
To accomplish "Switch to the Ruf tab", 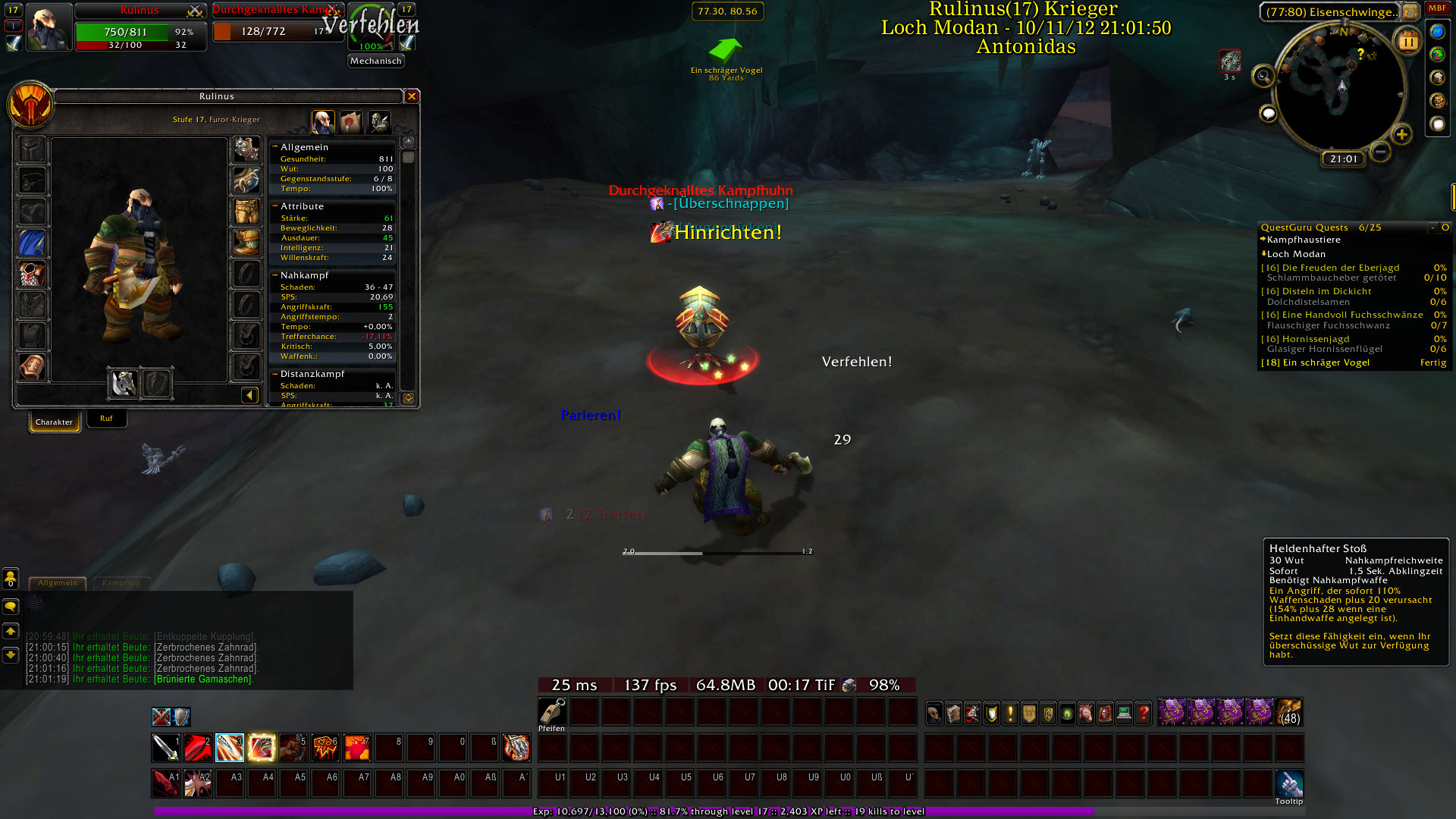I will click(x=106, y=419).
